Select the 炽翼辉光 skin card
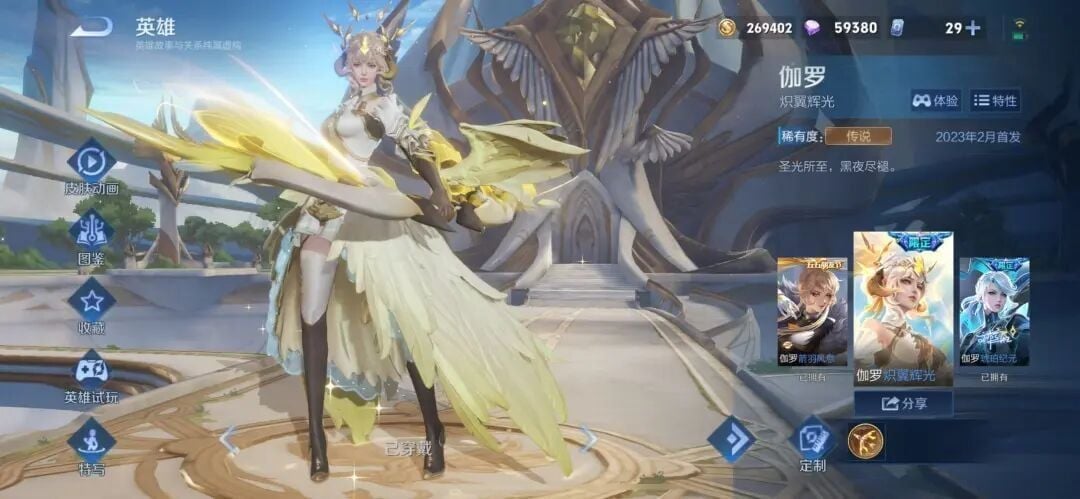This screenshot has width=1080, height=499. pos(902,308)
